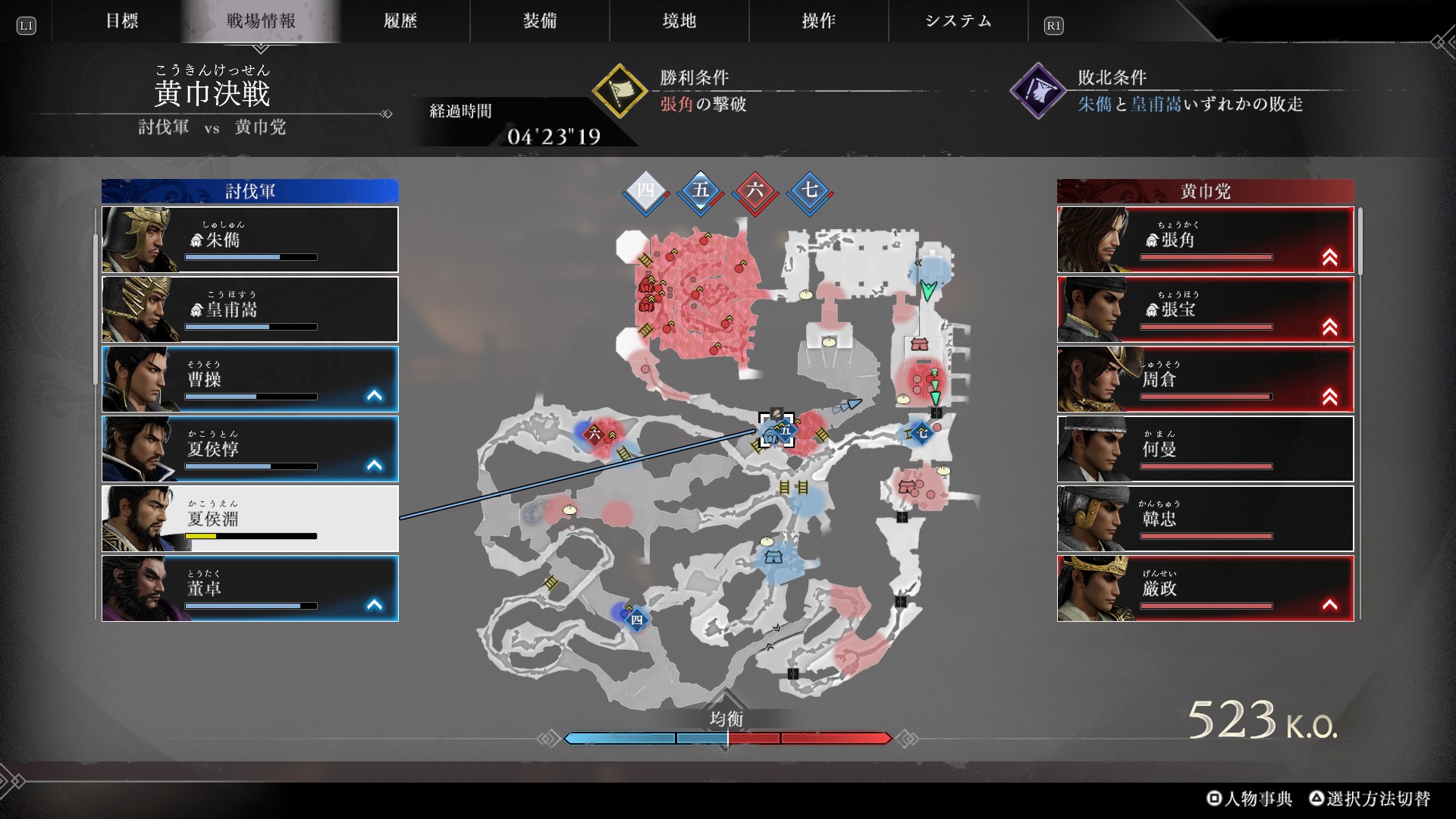Choose 董卓 in the allied list

[x=250, y=588]
